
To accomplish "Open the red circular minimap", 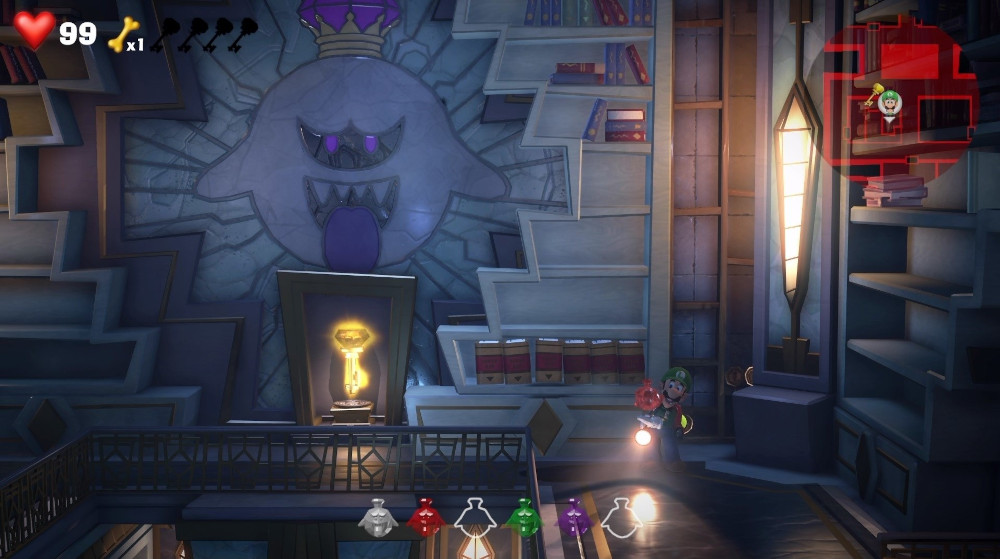I will [x=895, y=100].
